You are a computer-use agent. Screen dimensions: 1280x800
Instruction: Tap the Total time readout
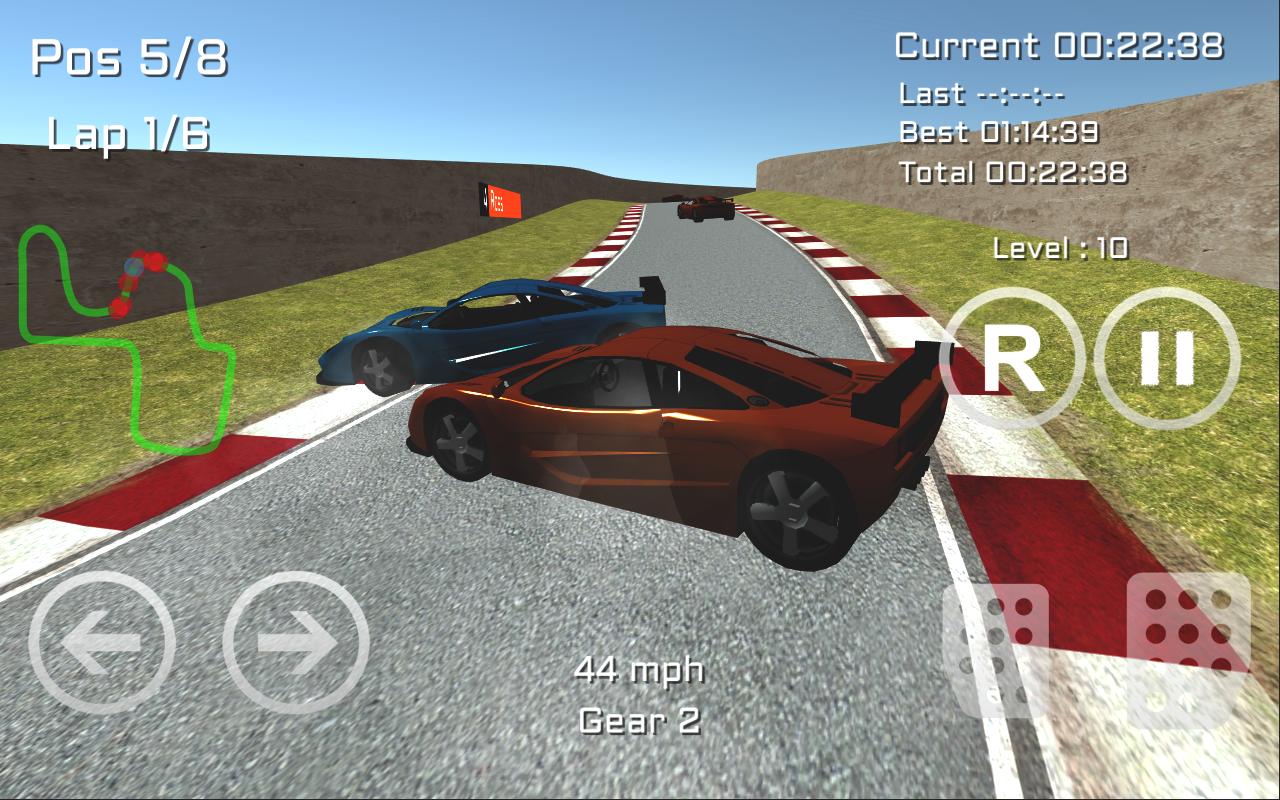tap(1015, 173)
